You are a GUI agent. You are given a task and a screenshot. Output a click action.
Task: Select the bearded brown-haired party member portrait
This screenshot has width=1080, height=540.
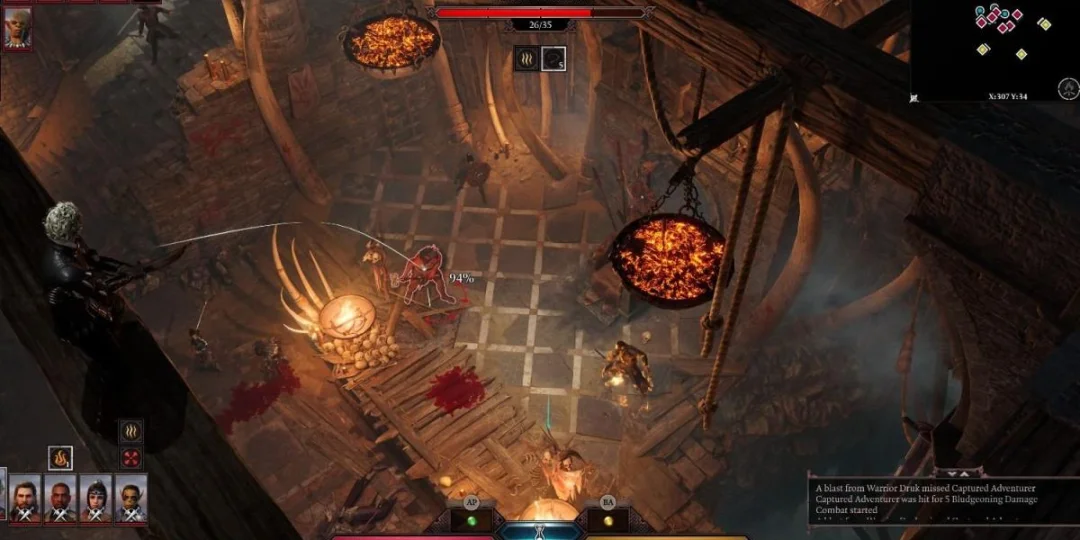click(26, 497)
